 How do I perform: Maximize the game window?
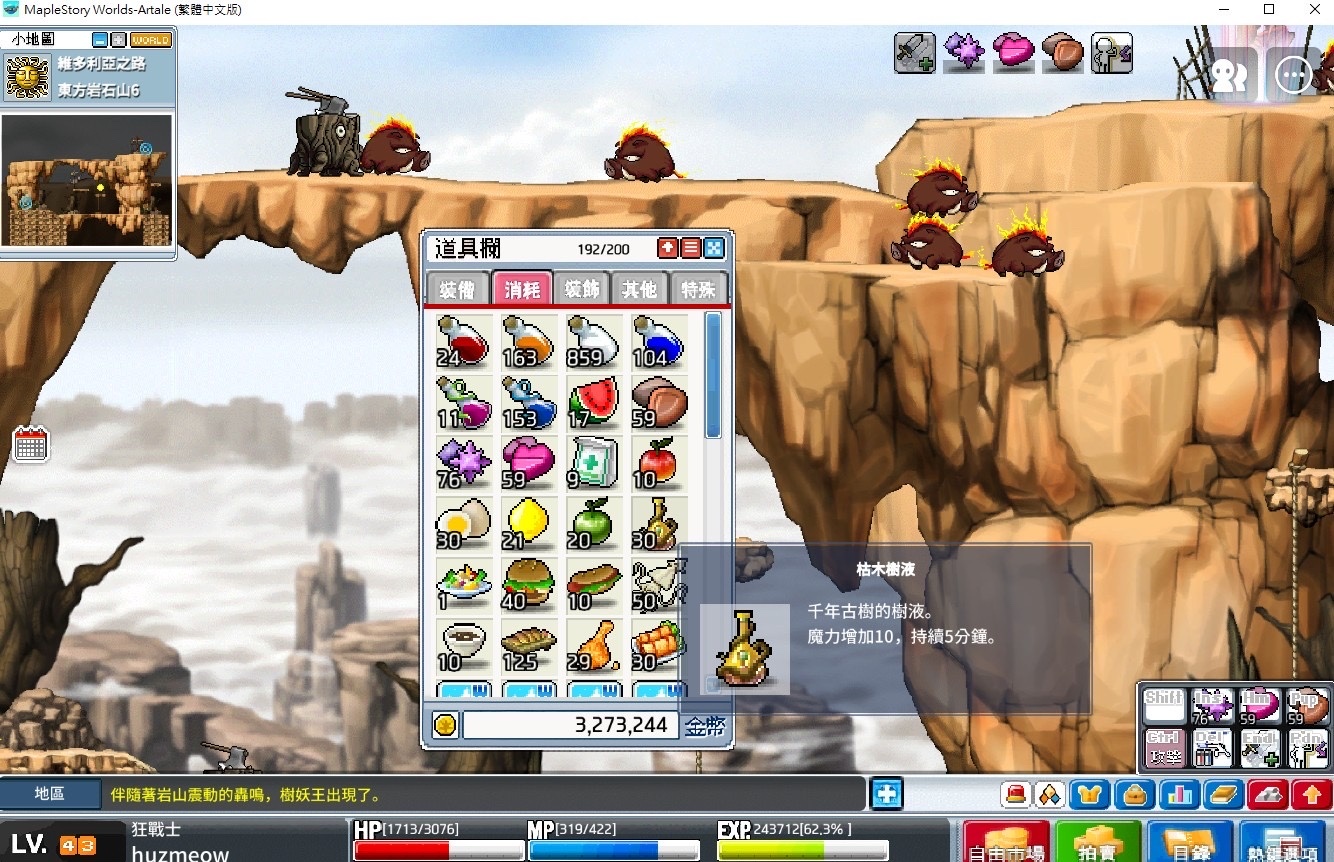coord(1268,10)
